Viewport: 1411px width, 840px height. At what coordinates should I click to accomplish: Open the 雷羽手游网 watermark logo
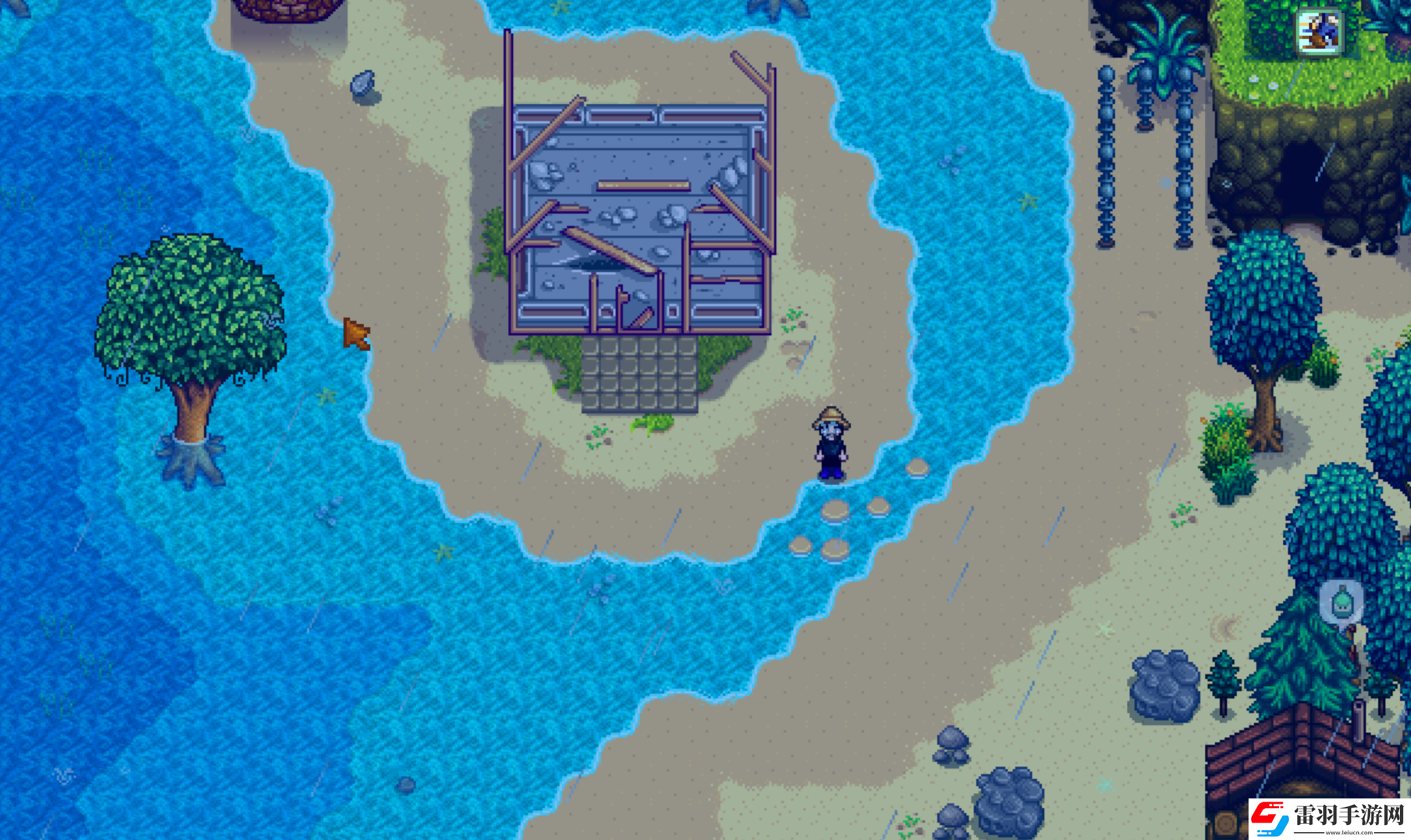(1328, 818)
